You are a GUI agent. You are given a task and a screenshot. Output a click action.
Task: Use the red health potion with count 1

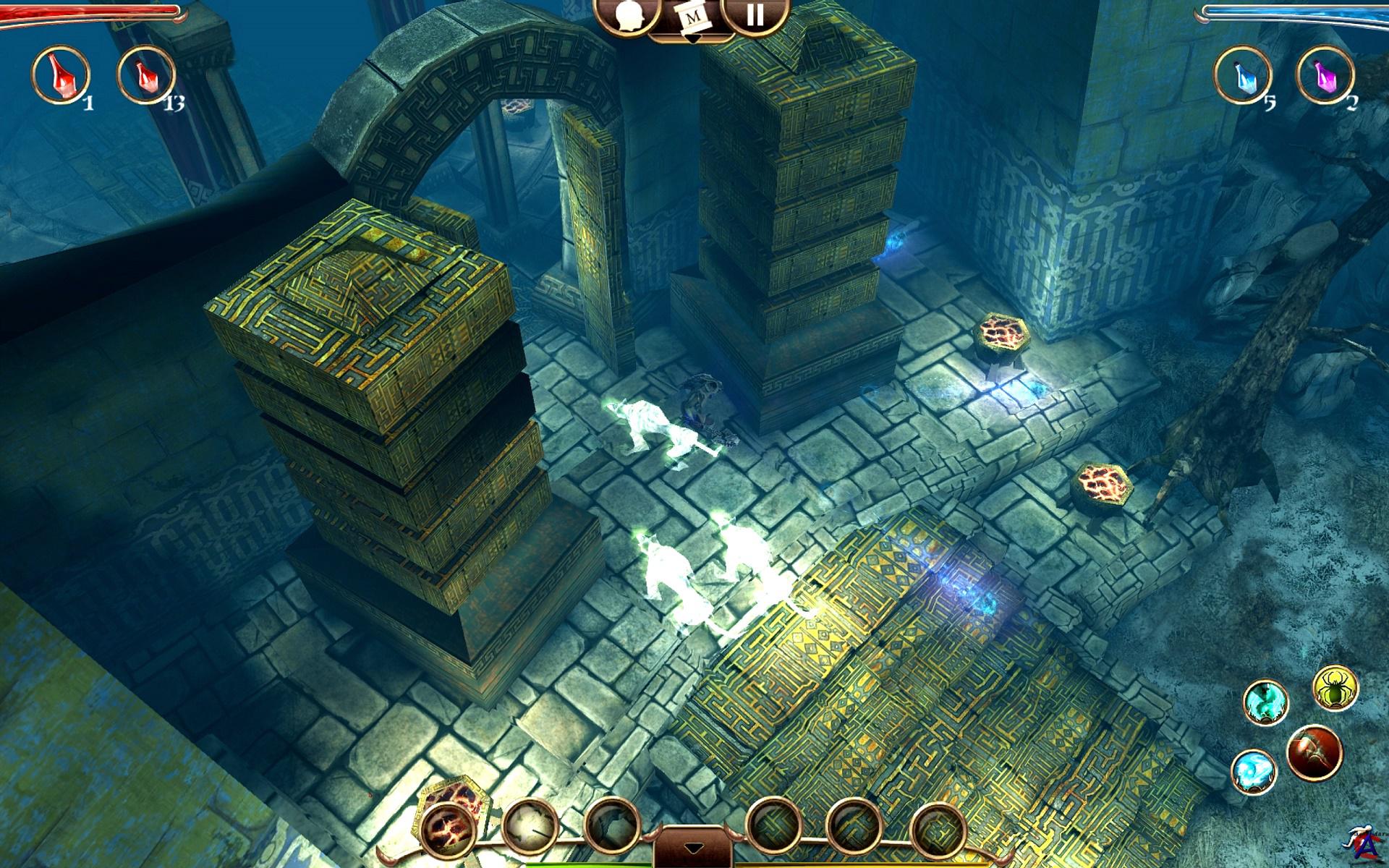61,75
